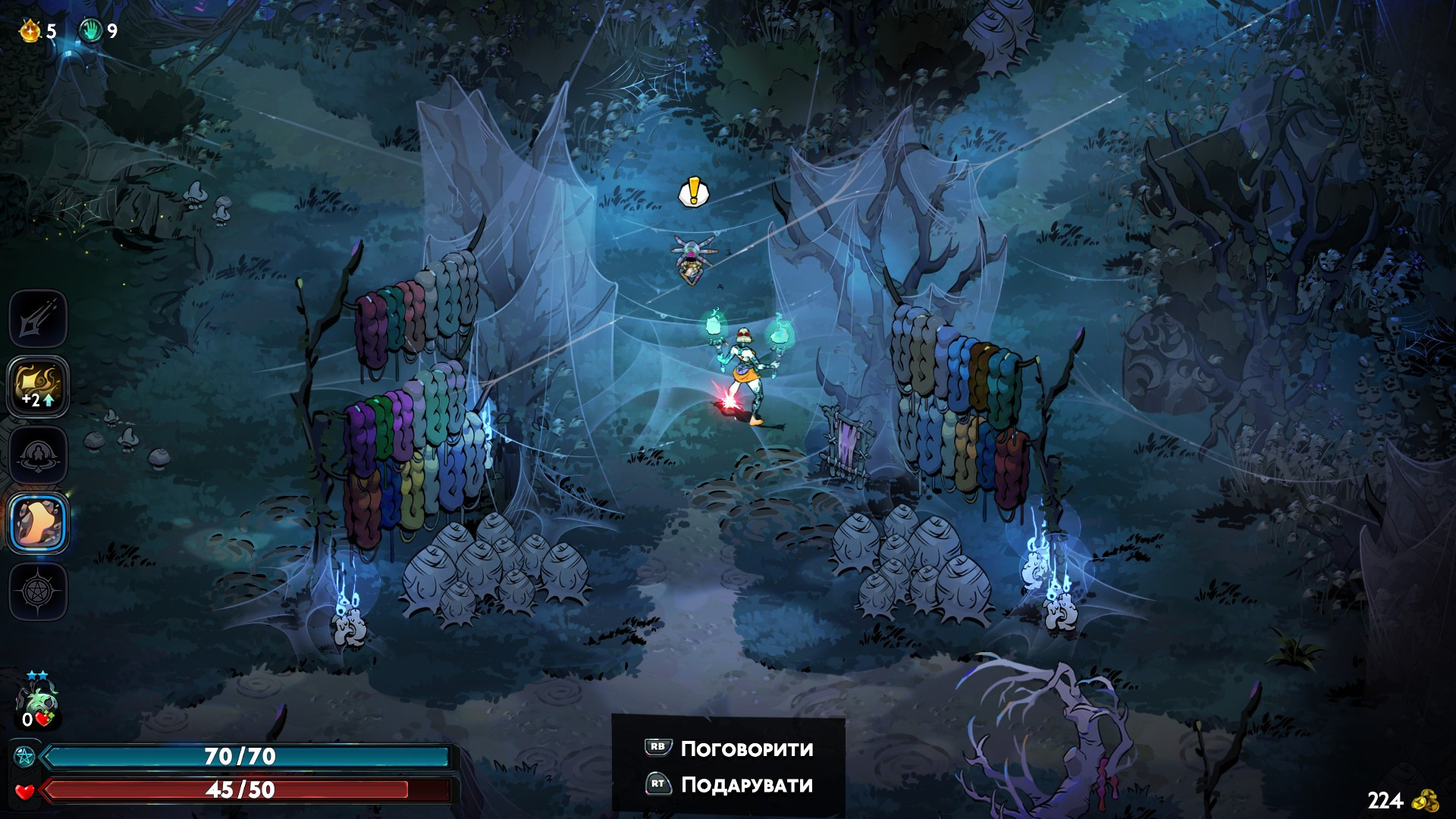Image resolution: width=1456 pixels, height=819 pixels.
Task: Select the empty Attack boon slot
Action: tap(38, 318)
